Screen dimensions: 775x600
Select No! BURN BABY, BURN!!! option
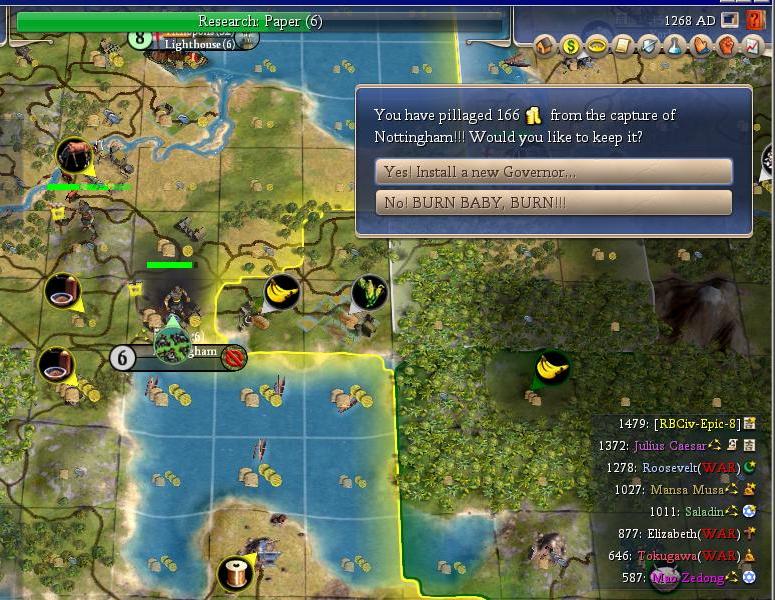tap(553, 202)
